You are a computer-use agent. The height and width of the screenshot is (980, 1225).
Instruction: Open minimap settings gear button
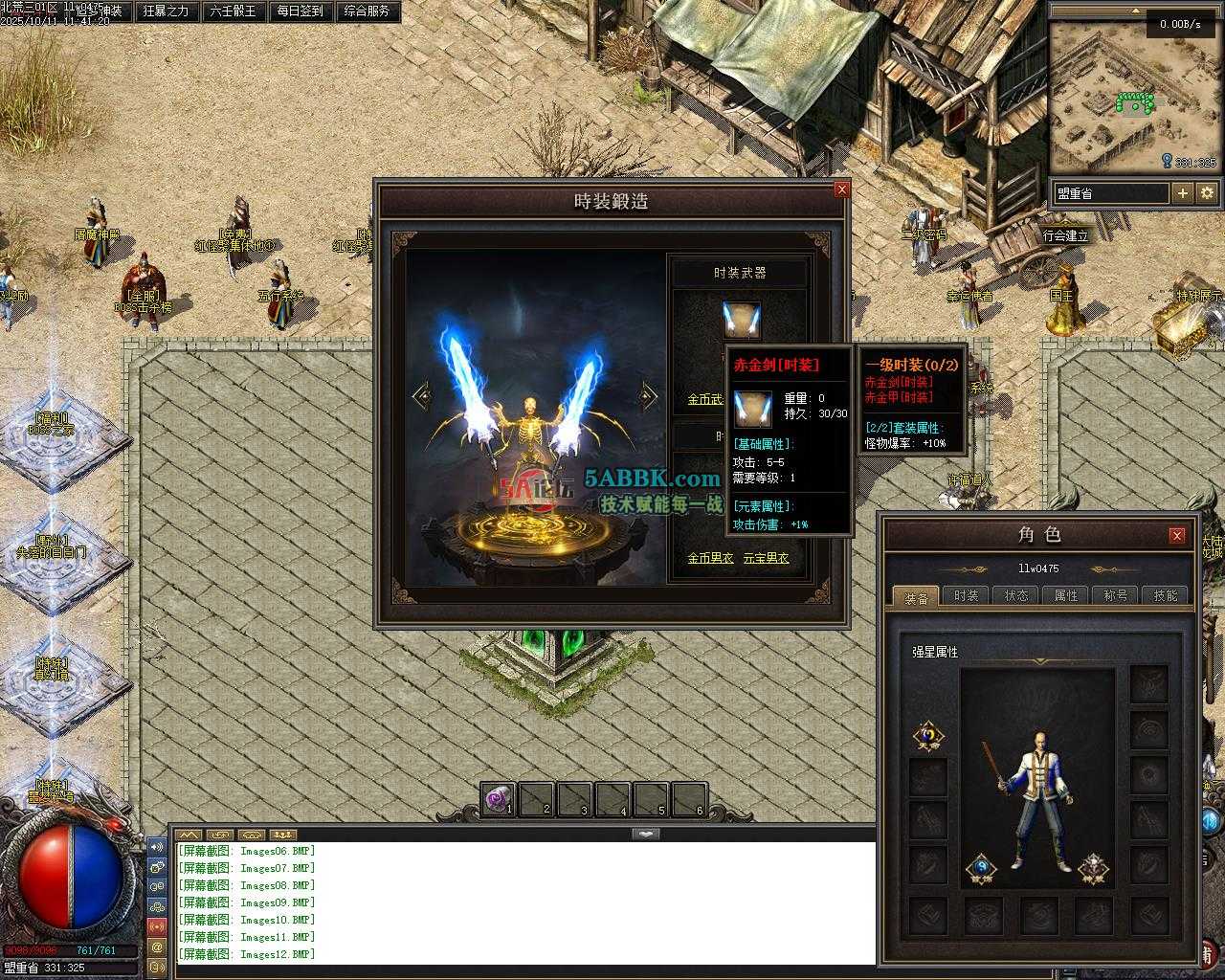[x=1207, y=192]
